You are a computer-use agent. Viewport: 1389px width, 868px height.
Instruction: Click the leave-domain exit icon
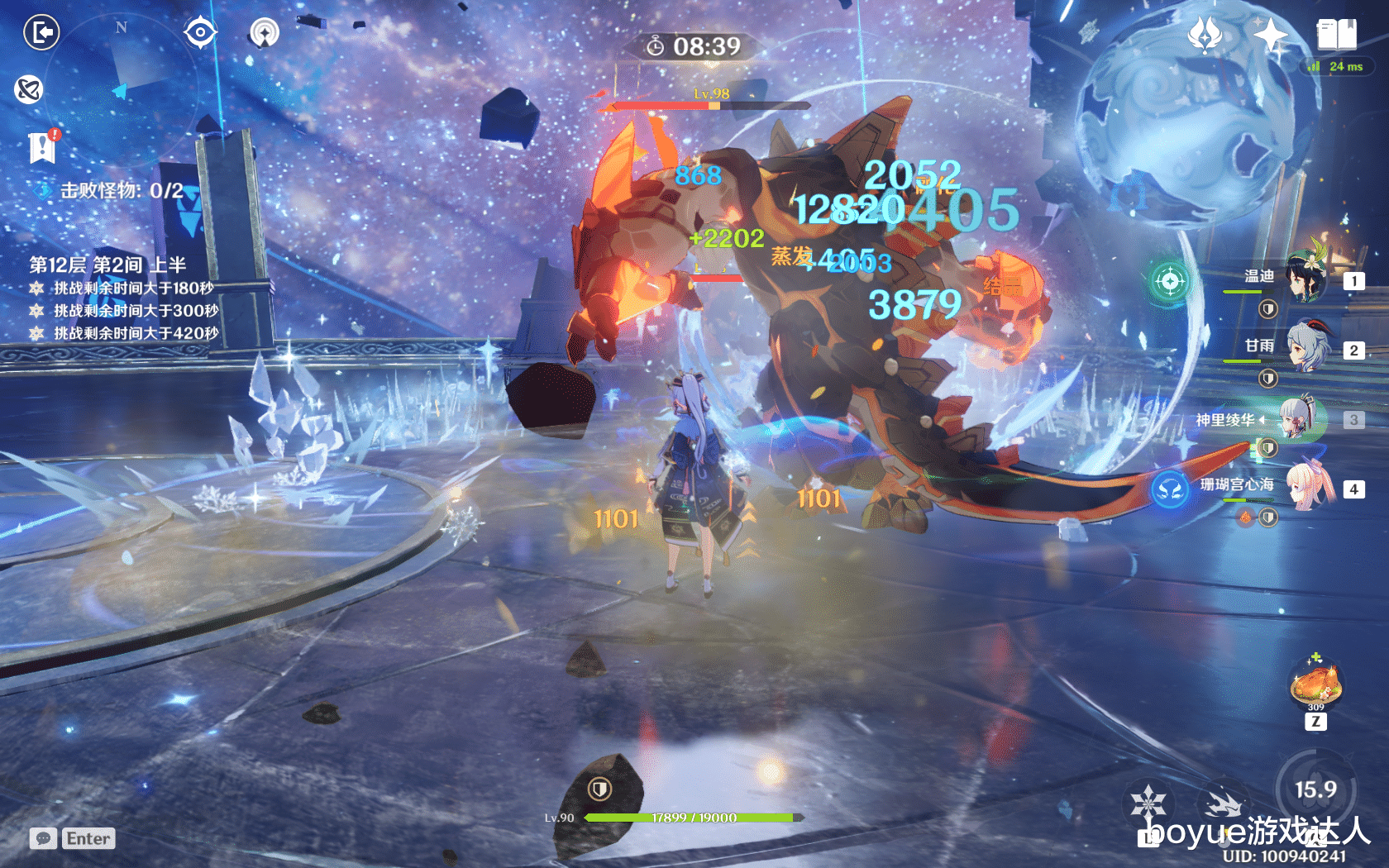click(41, 33)
